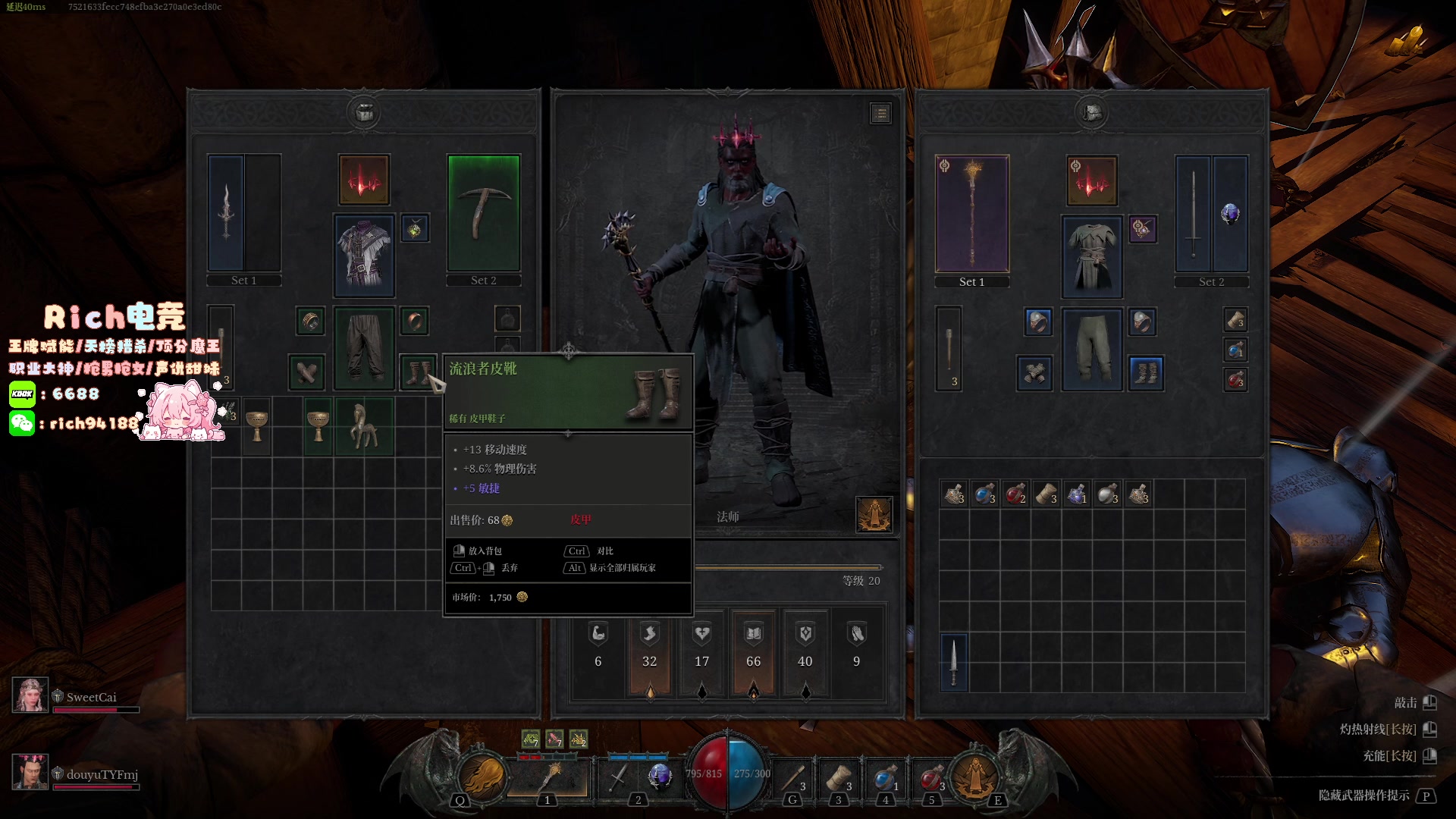Click the mage class emblem beside 法师
The width and height of the screenshot is (1456, 819).
pos(874,514)
